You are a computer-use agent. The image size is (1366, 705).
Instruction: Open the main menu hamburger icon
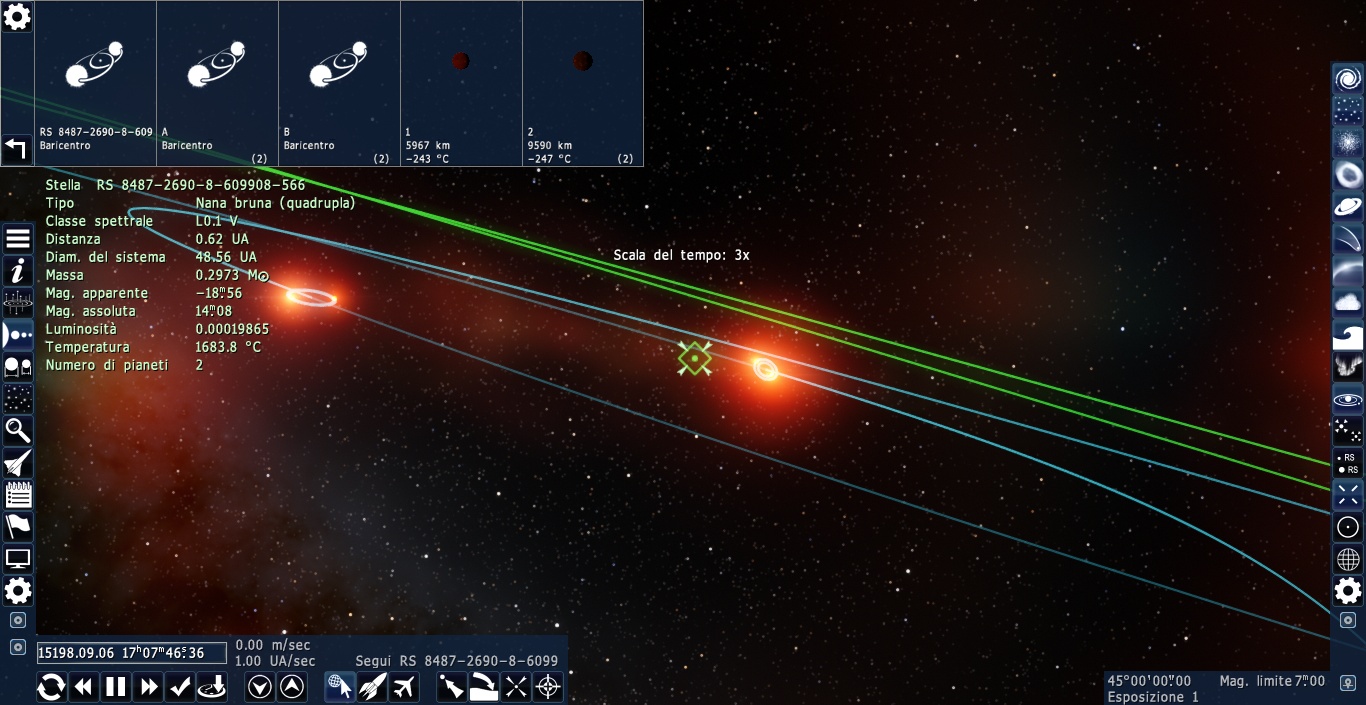(x=18, y=238)
